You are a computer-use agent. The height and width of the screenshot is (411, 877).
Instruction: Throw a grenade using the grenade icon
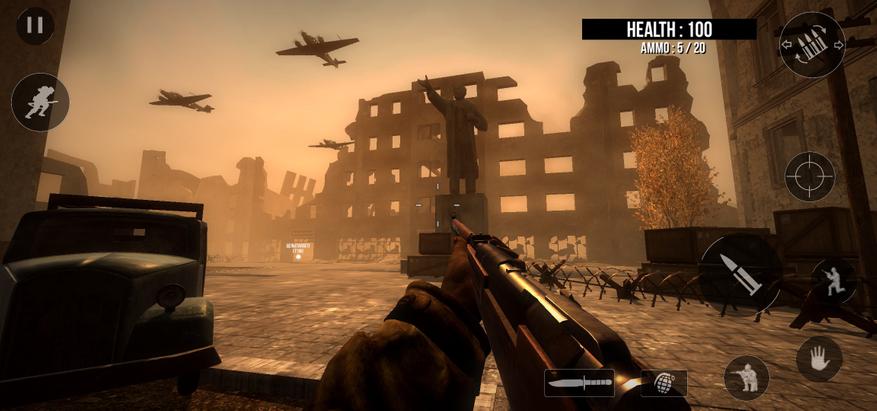coord(662,383)
